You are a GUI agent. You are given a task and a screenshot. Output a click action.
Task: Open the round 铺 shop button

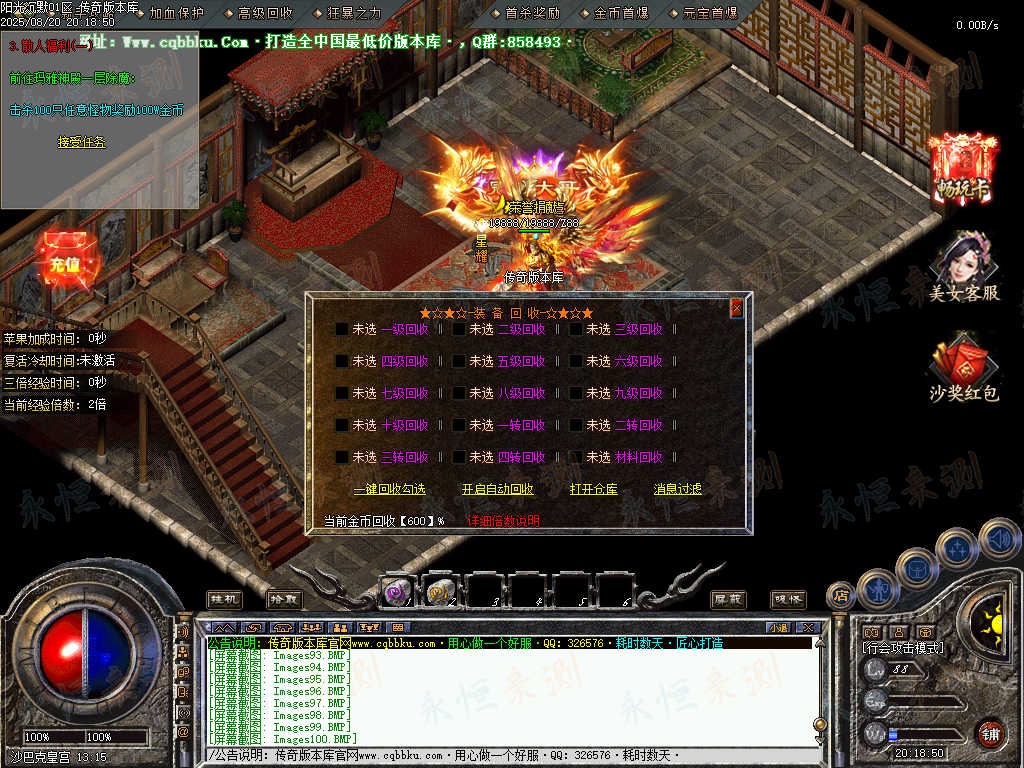(990, 734)
